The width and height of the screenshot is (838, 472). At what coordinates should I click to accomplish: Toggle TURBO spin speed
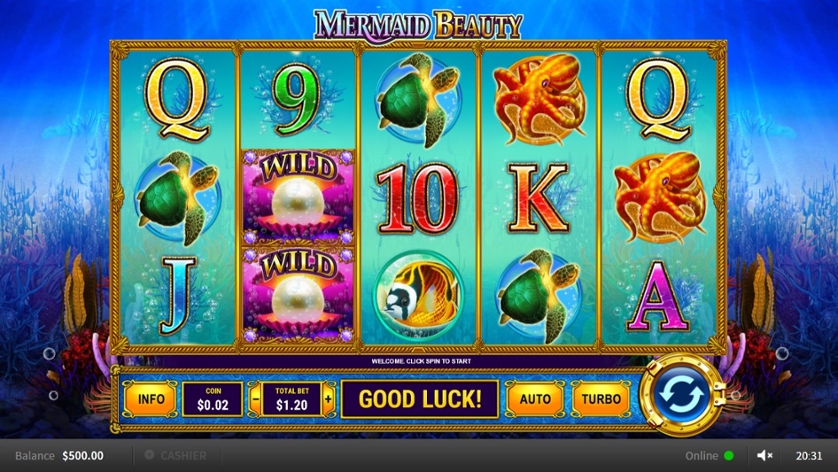tap(601, 399)
